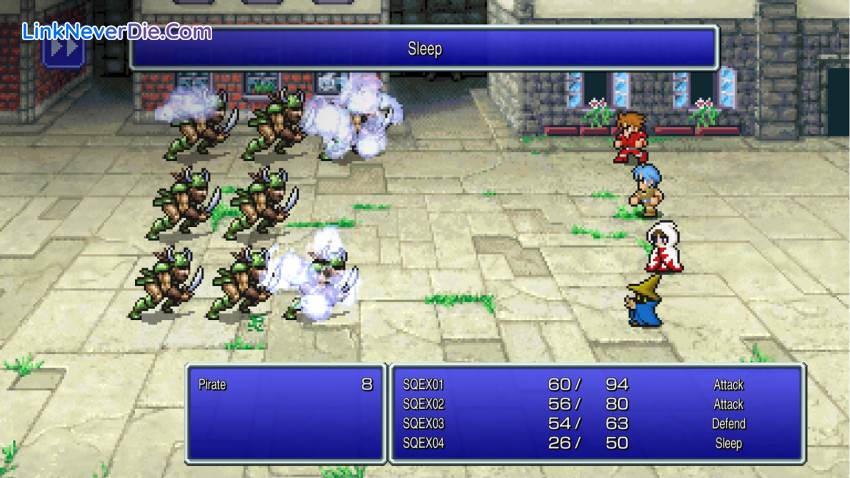The width and height of the screenshot is (850, 478).
Task: Toggle the fast-forward auto-battle button
Action: tap(63, 49)
